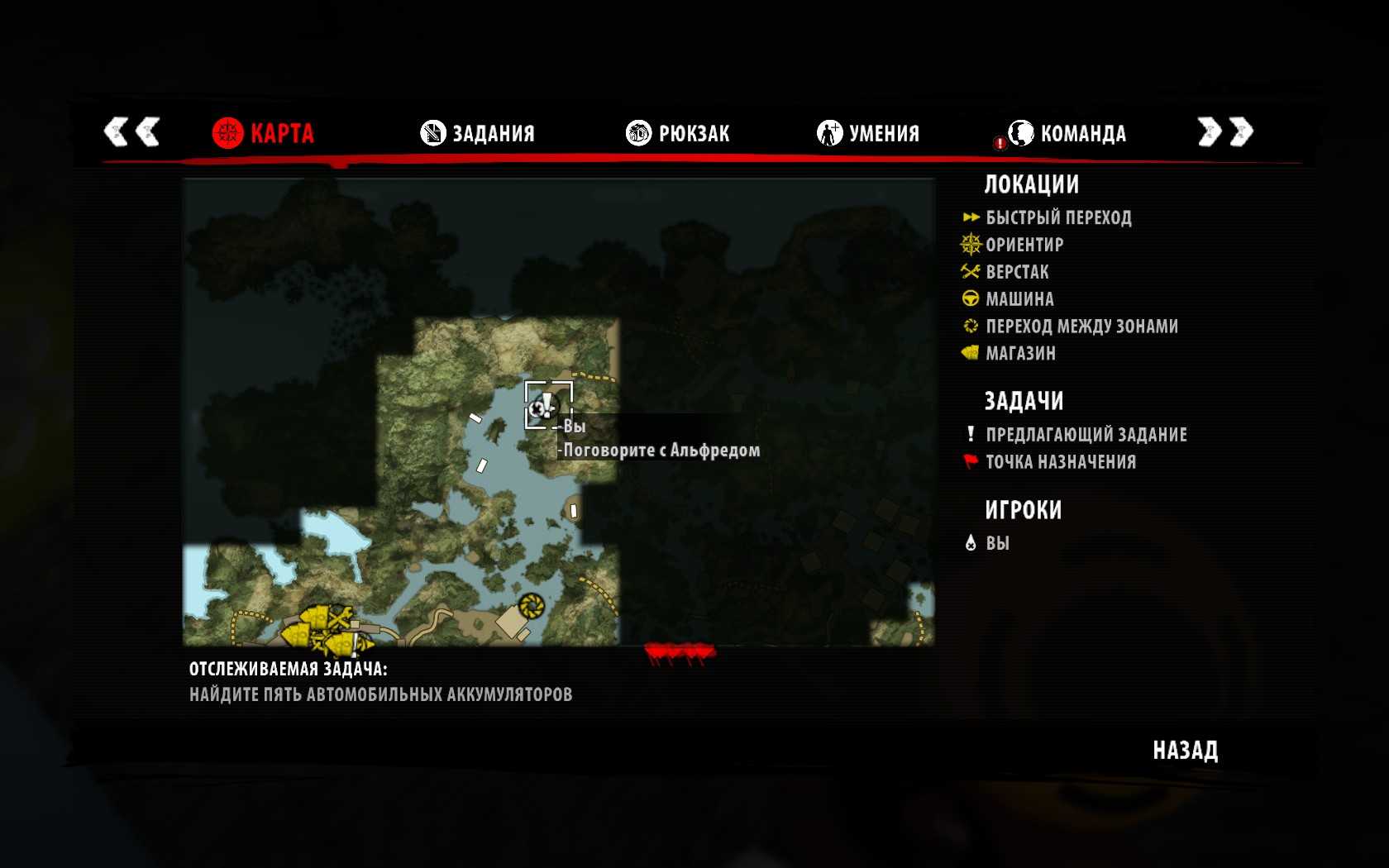Open the Команда team tab
This screenshot has height=868, width=1389.
click(1067, 133)
